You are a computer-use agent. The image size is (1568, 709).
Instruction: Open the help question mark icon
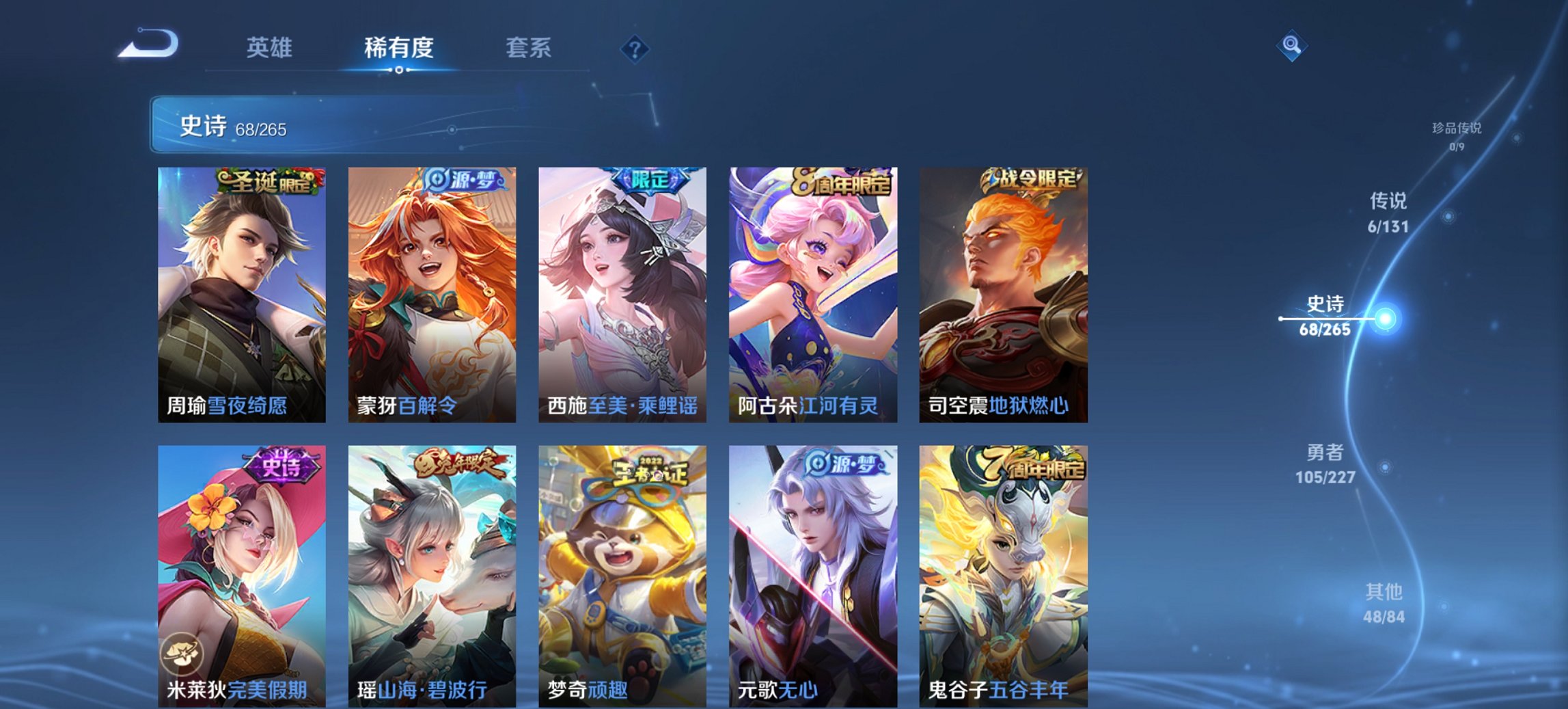point(635,48)
